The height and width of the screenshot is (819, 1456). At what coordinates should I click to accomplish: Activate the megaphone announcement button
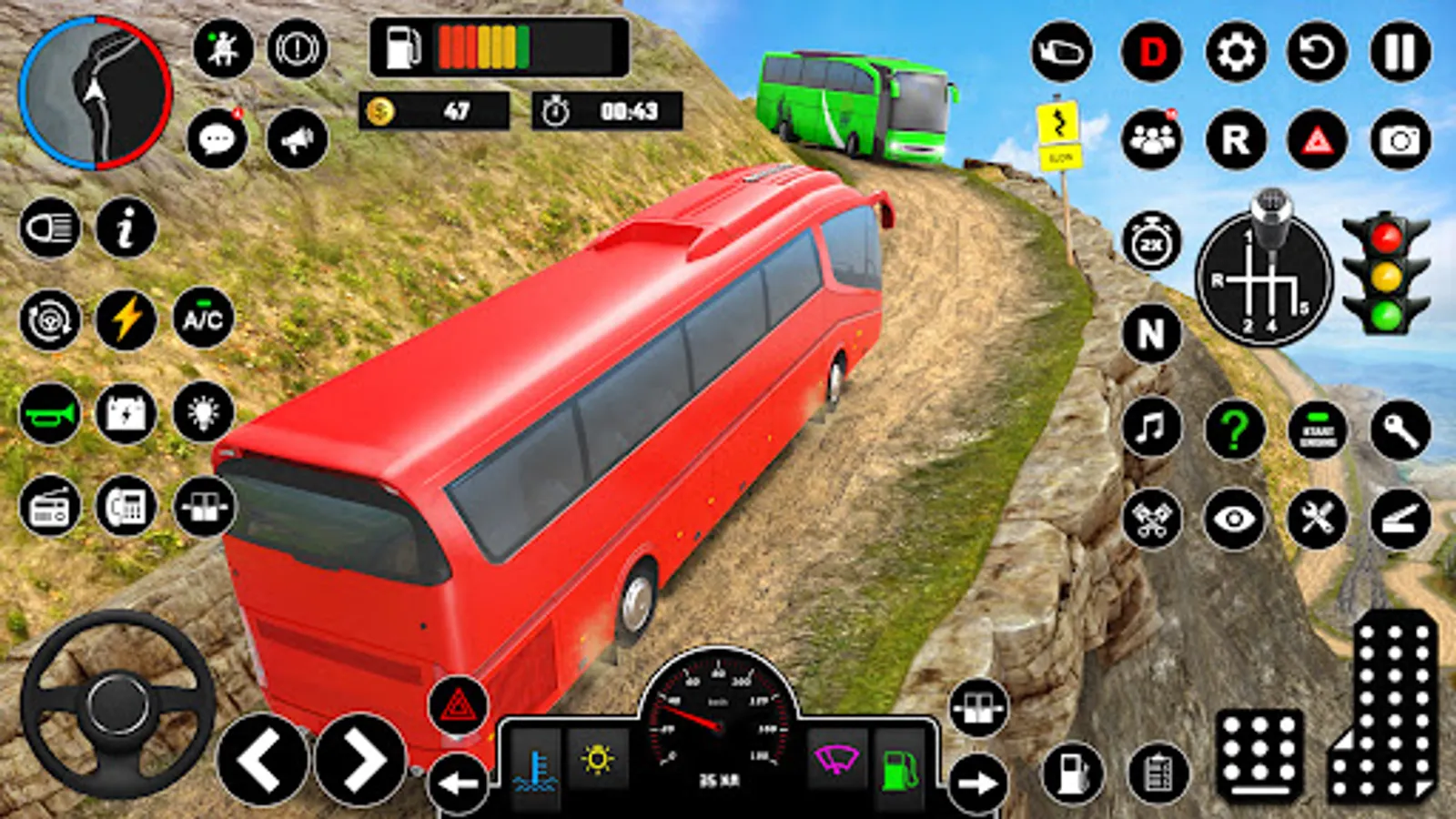click(x=297, y=140)
